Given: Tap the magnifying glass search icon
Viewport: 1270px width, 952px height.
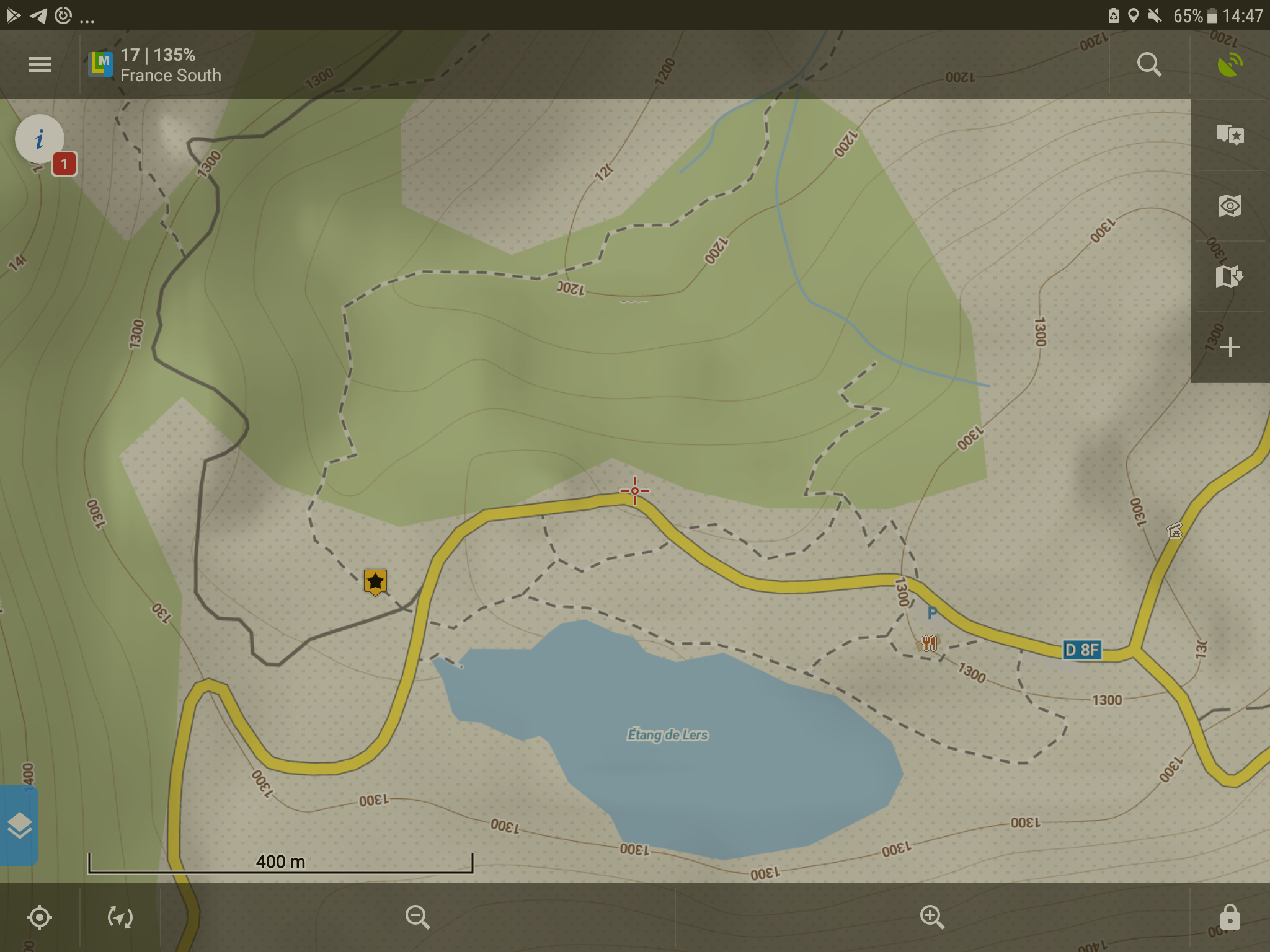Looking at the screenshot, I should pos(1149,64).
